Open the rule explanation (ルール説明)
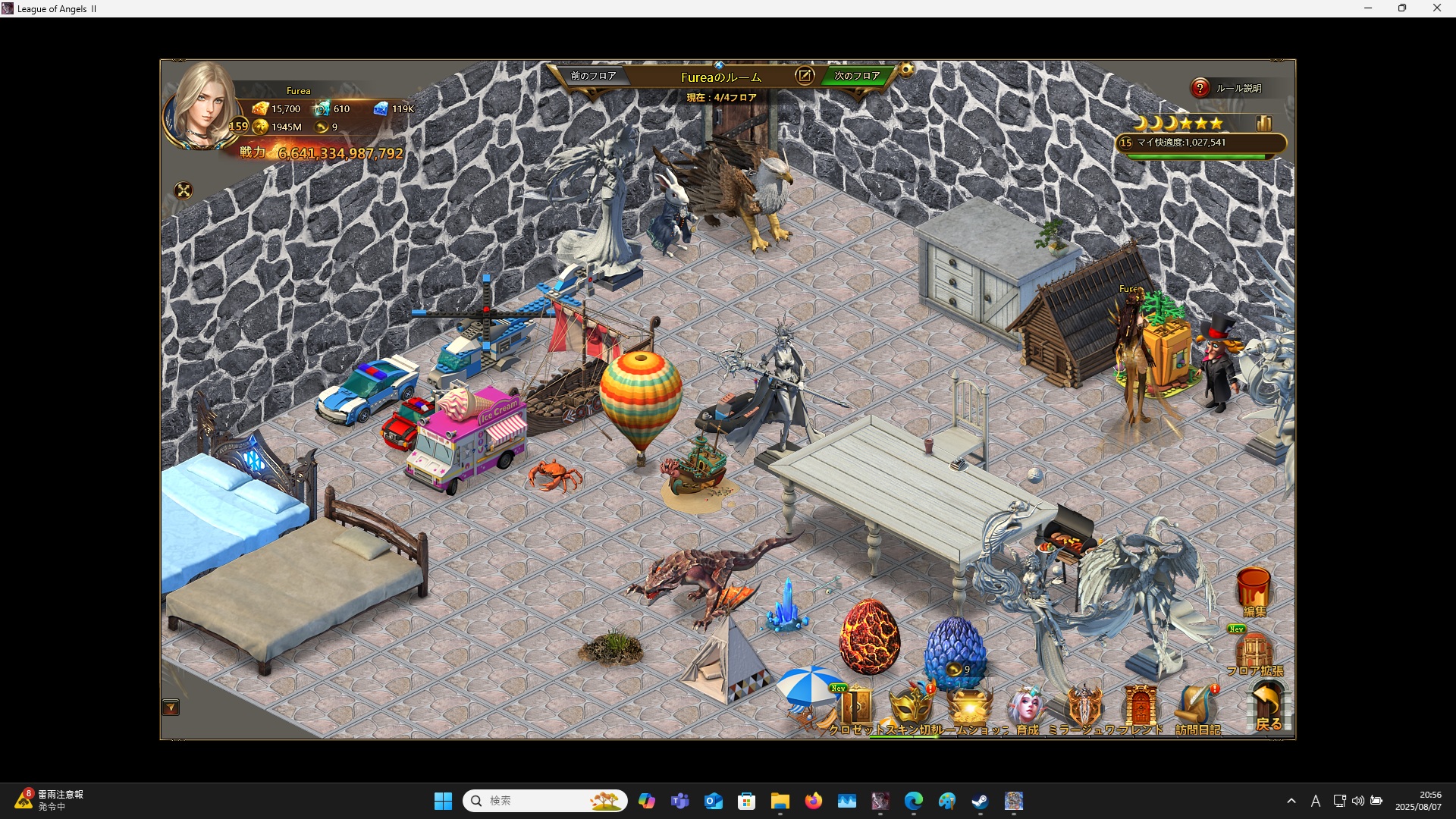1456x819 pixels. tap(1228, 89)
